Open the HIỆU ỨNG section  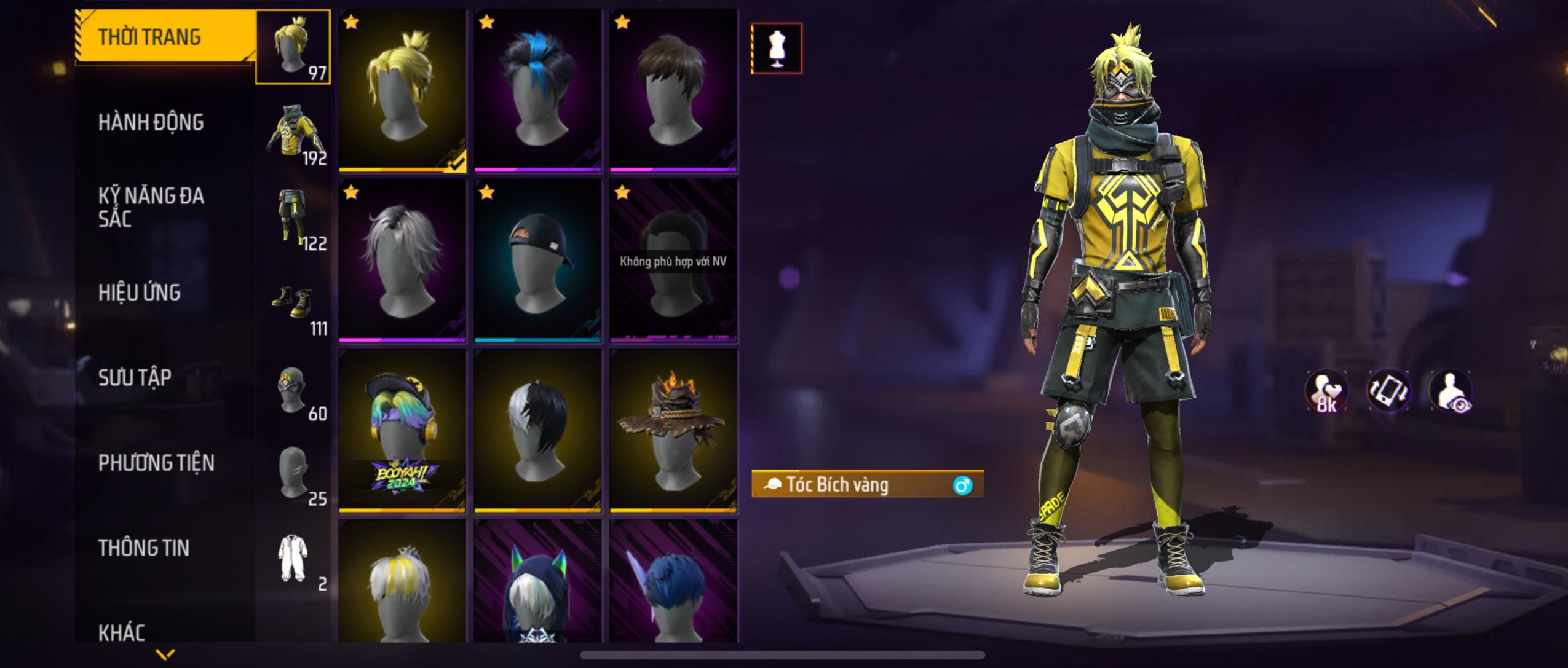coord(140,293)
